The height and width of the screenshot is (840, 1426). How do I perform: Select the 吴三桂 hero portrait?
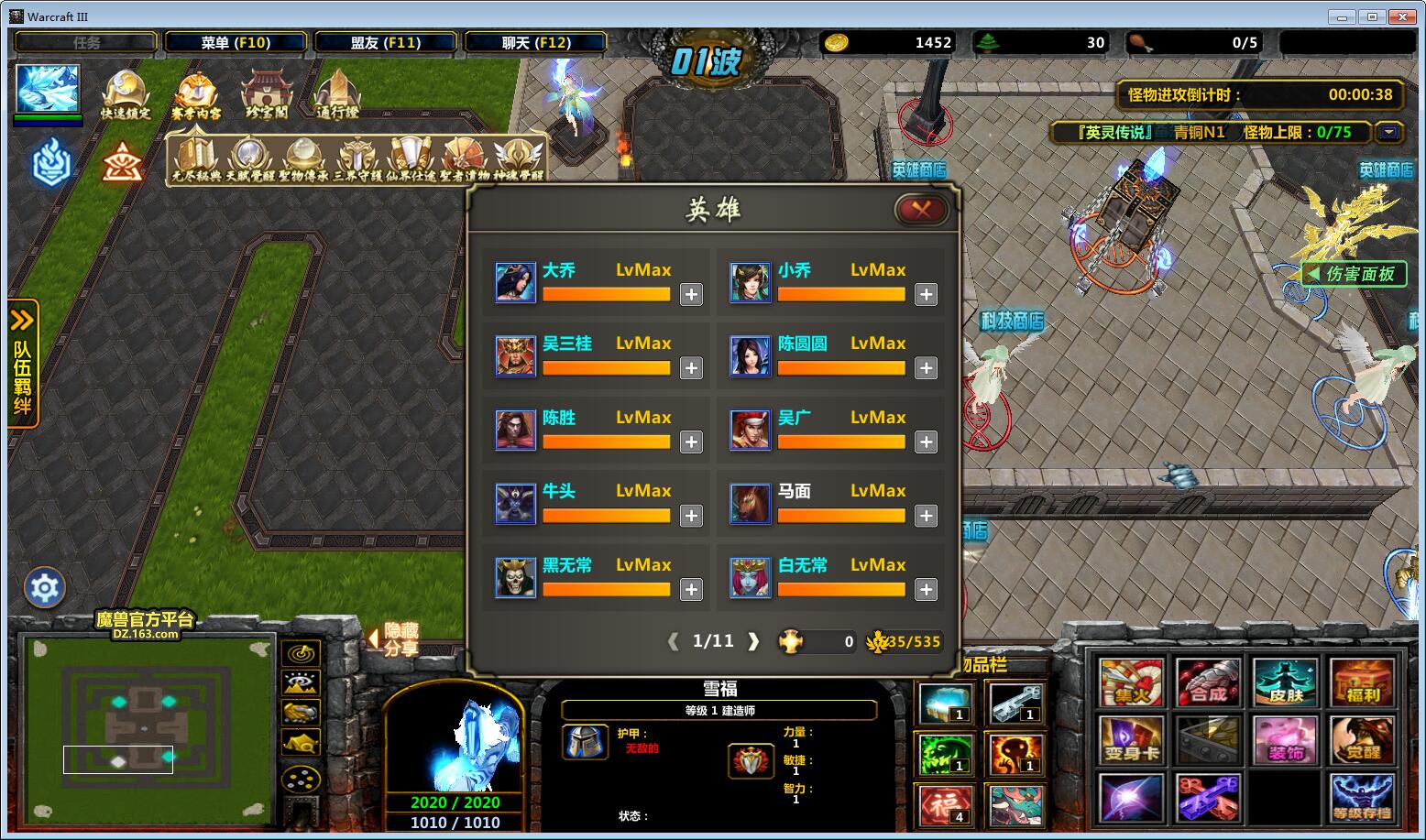(515, 356)
